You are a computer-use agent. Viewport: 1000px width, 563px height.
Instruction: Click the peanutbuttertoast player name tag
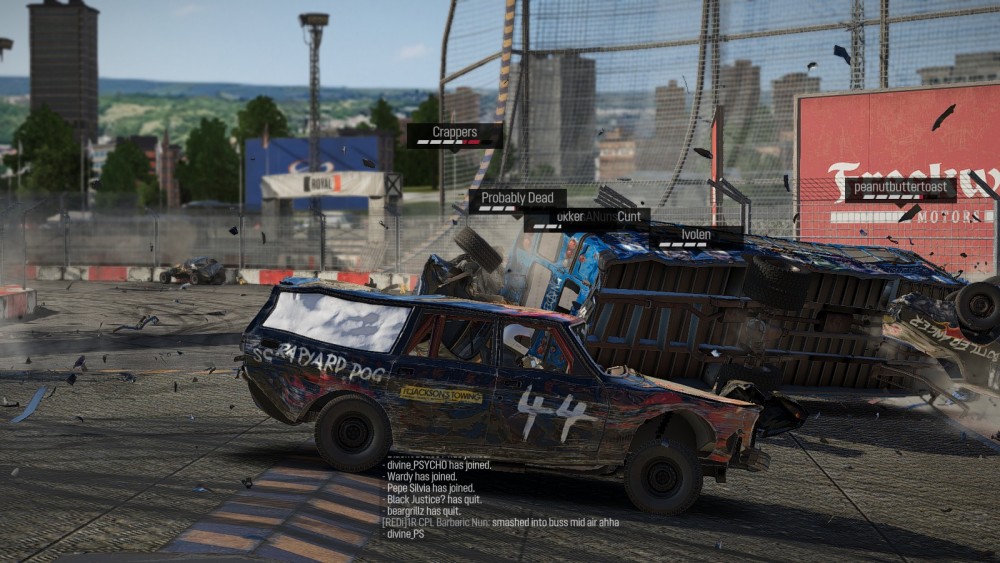(x=900, y=189)
